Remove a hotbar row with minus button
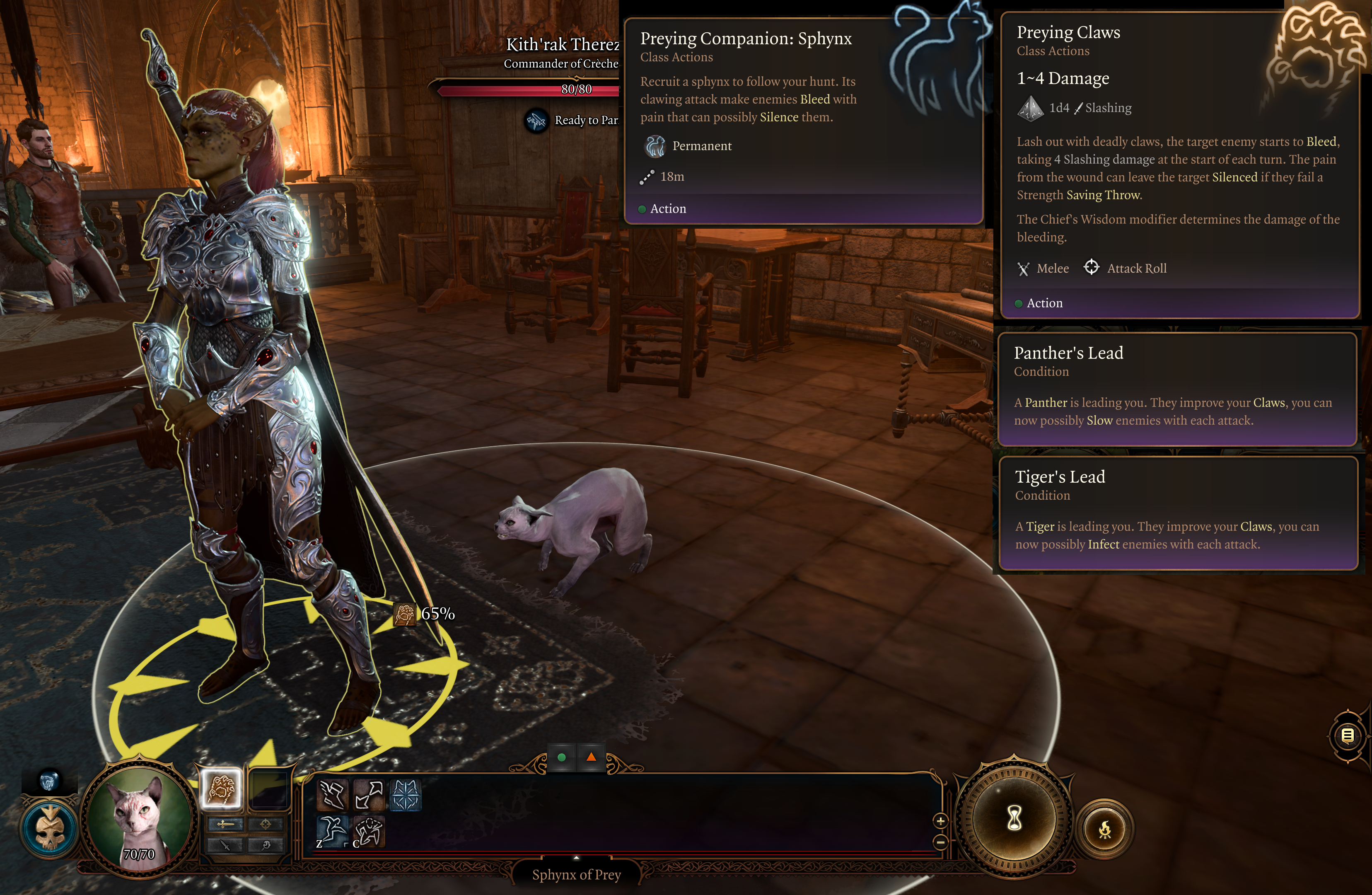 coord(940,842)
